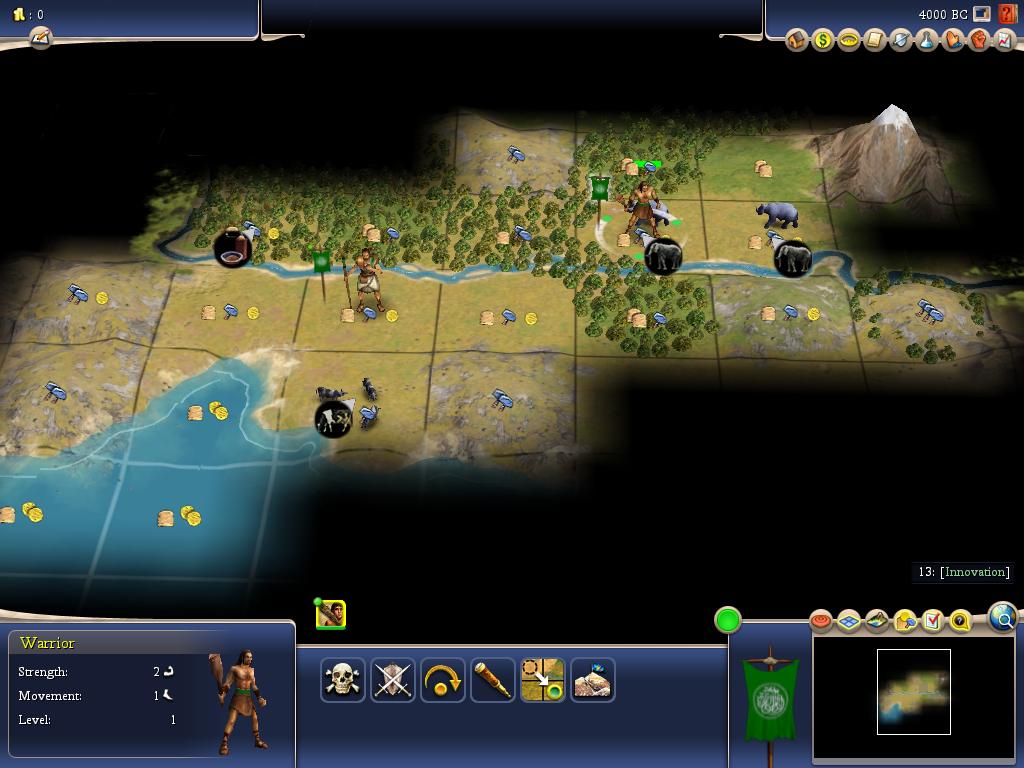Open the Victory Conditions fist icon
1024x768 pixels.
[x=979, y=41]
